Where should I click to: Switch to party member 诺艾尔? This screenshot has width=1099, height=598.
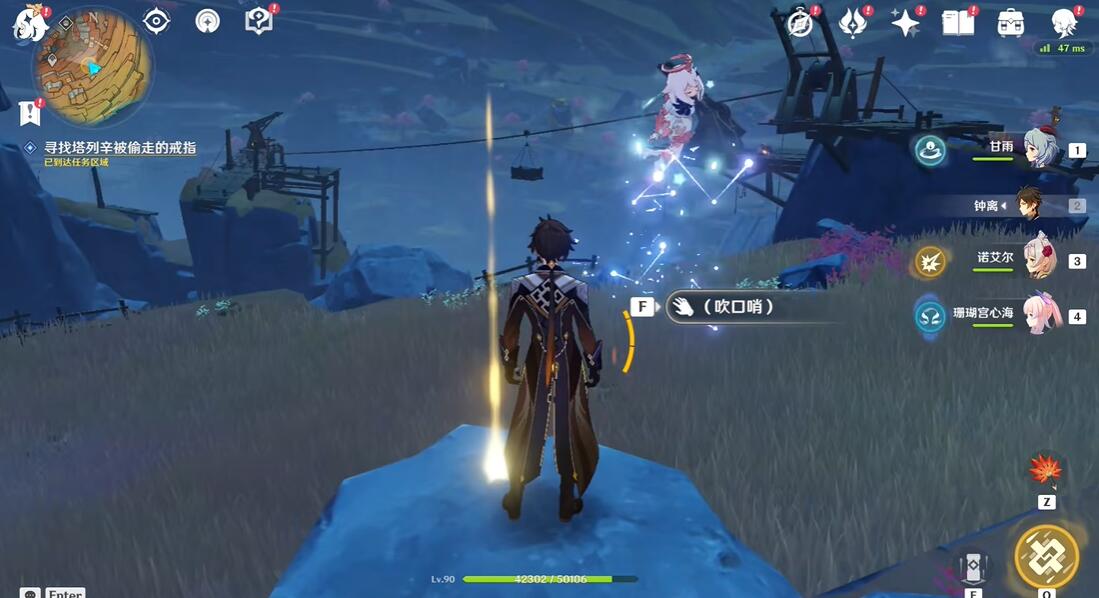point(1041,261)
